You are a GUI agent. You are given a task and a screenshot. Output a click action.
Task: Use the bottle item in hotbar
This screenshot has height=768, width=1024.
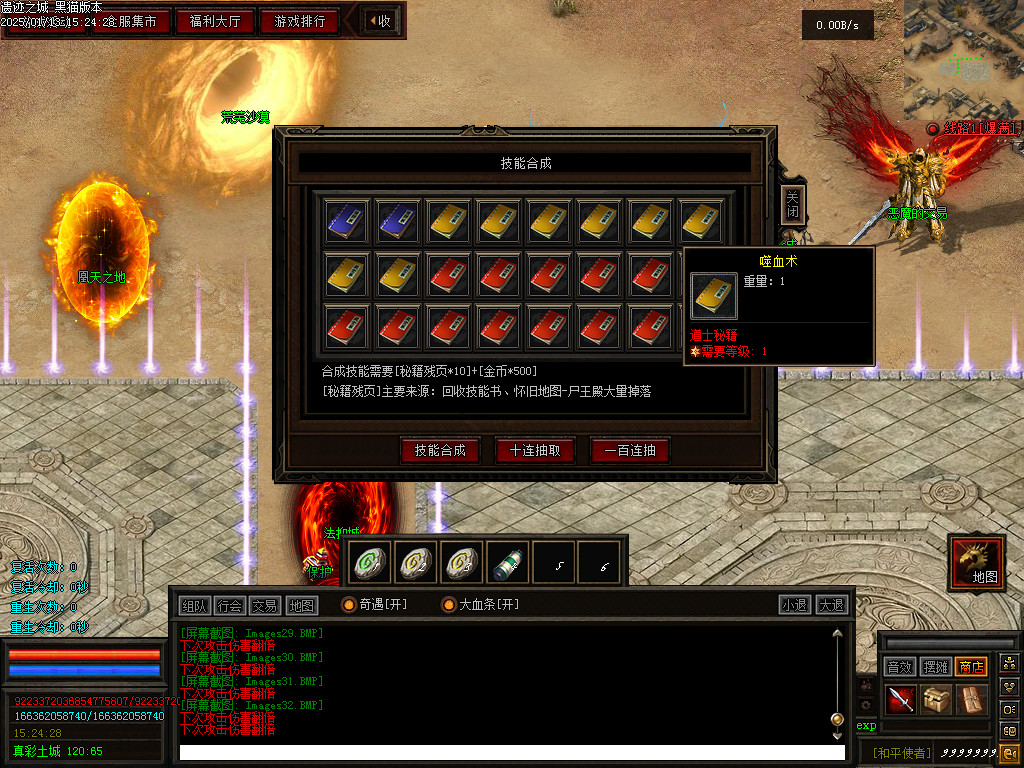click(507, 565)
